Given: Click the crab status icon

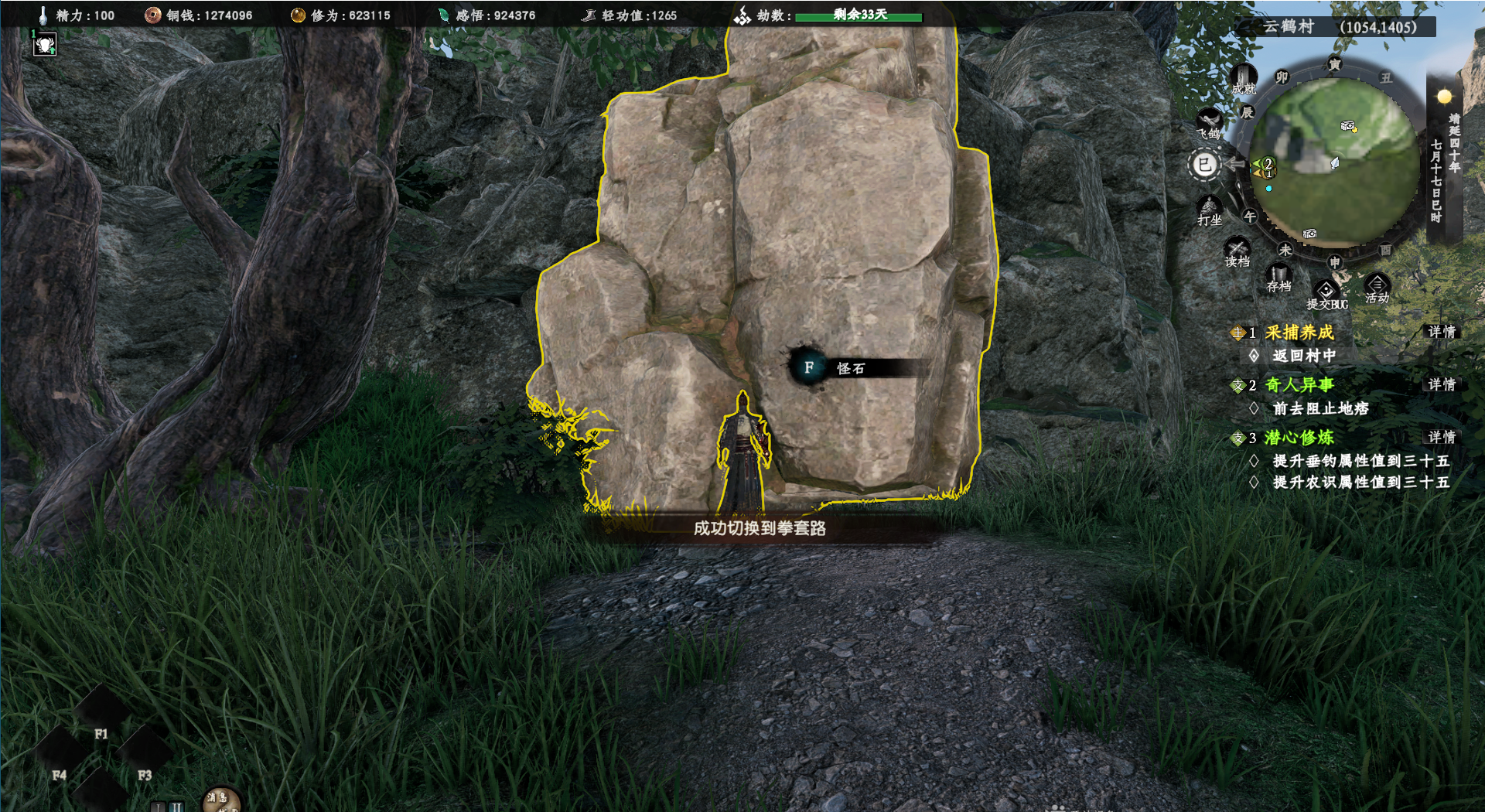Looking at the screenshot, I should click(45, 45).
